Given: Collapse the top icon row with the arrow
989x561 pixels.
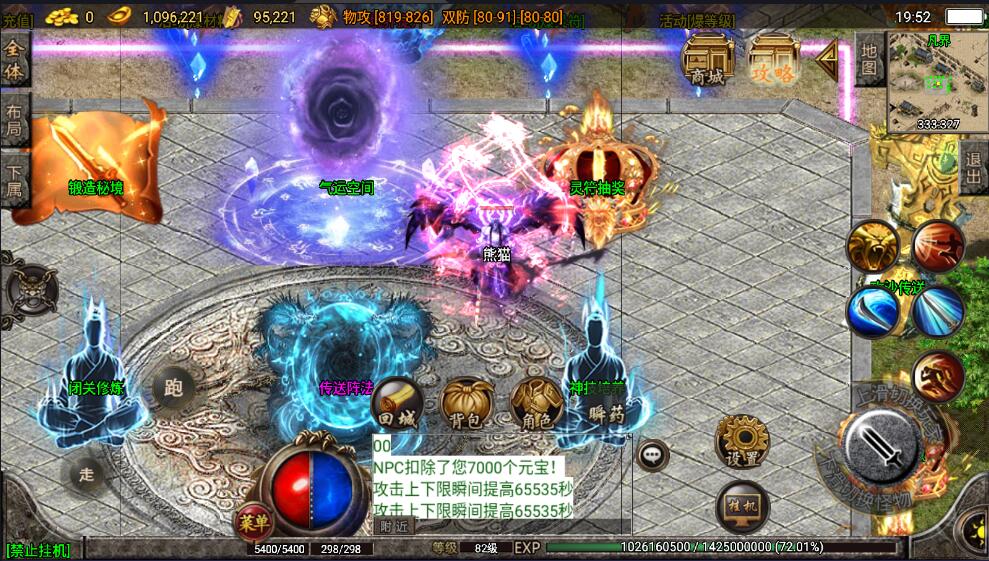Looking at the screenshot, I should click(x=827, y=61).
